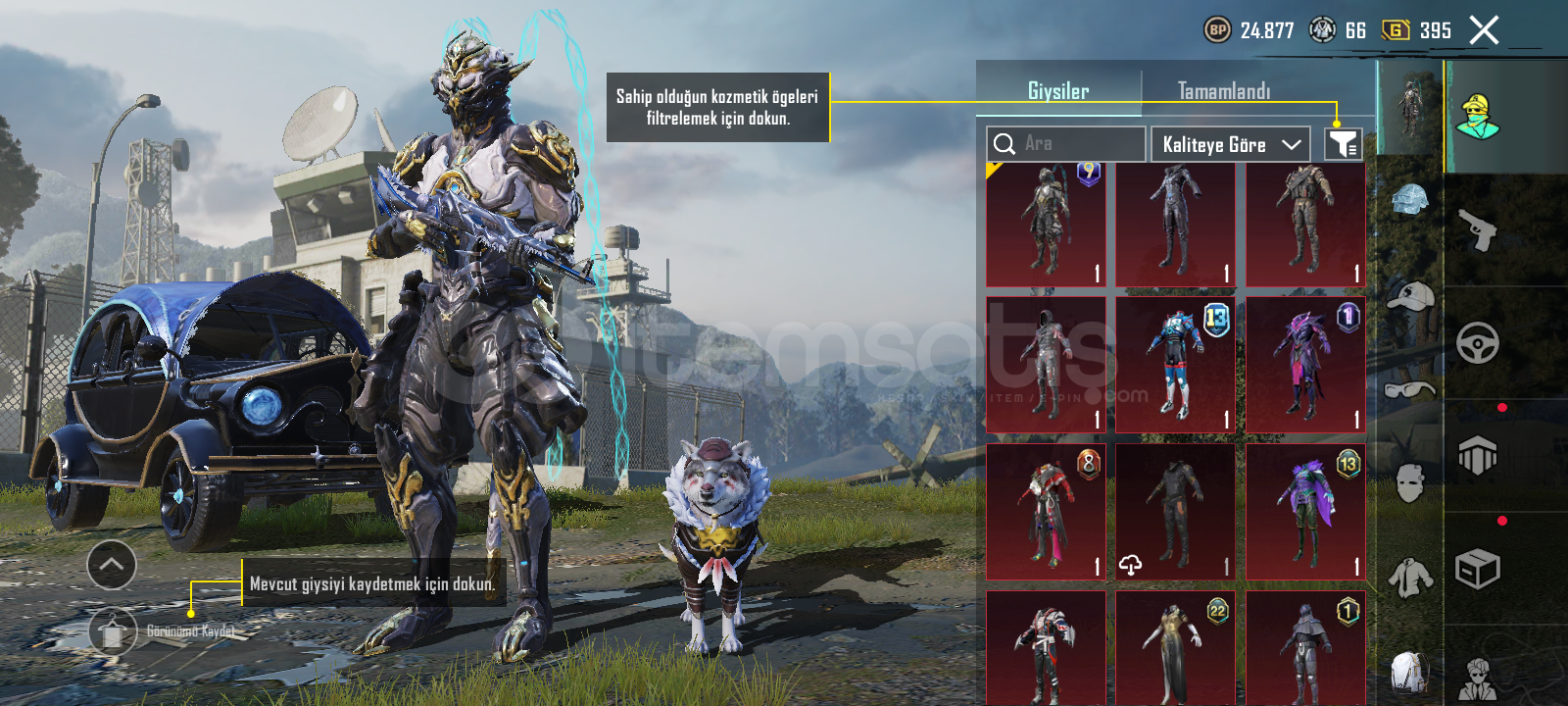This screenshot has width=1568, height=706.
Task: Pick the dark outfit with cloud download icon
Action: click(1176, 512)
